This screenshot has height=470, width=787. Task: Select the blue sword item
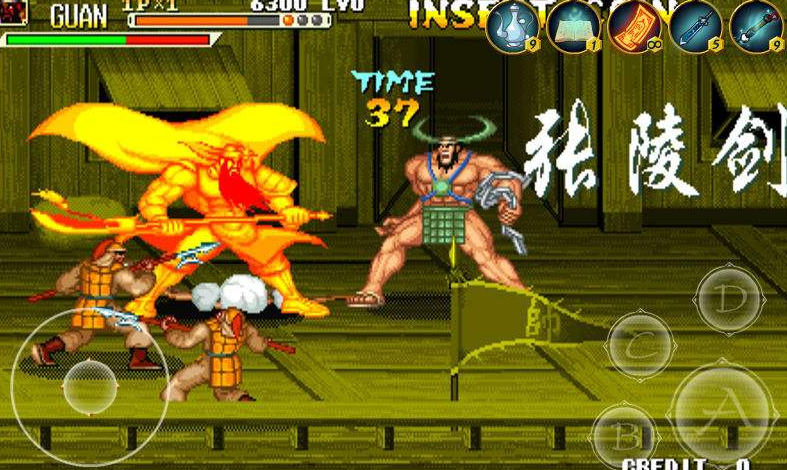[696, 27]
